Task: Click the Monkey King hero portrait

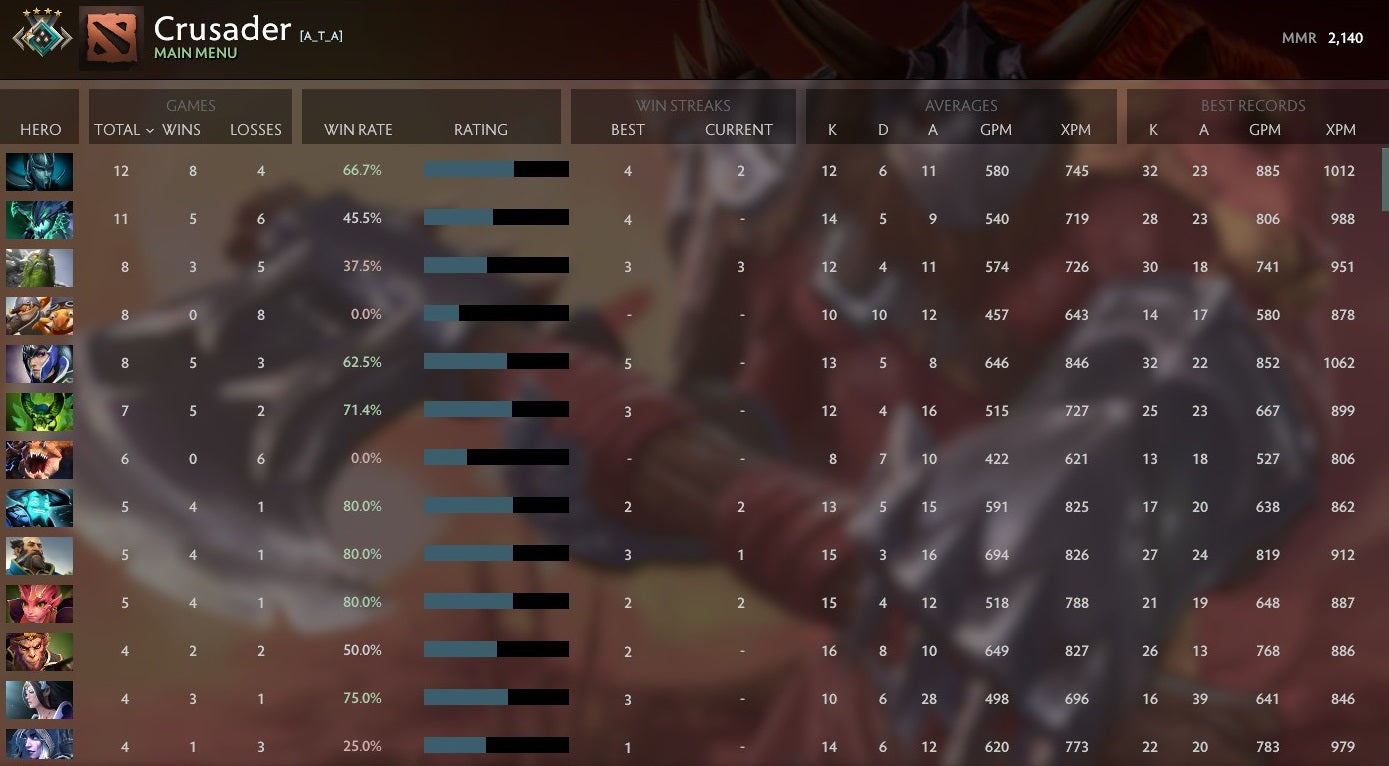Action: click(x=39, y=651)
